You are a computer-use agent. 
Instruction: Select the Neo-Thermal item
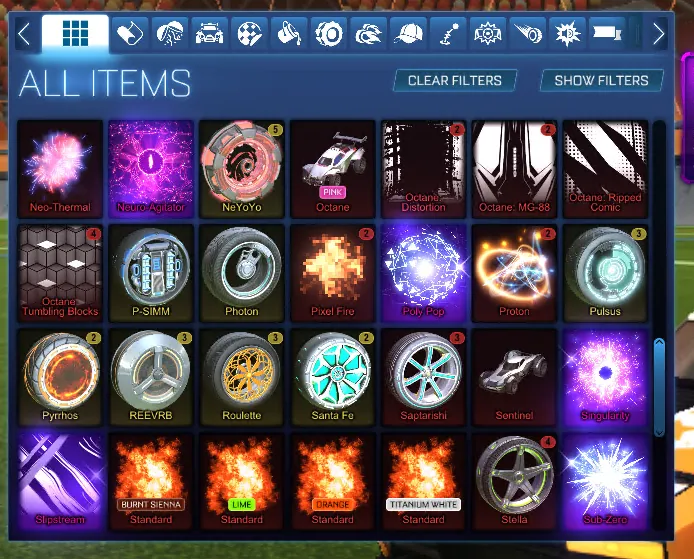click(60, 167)
